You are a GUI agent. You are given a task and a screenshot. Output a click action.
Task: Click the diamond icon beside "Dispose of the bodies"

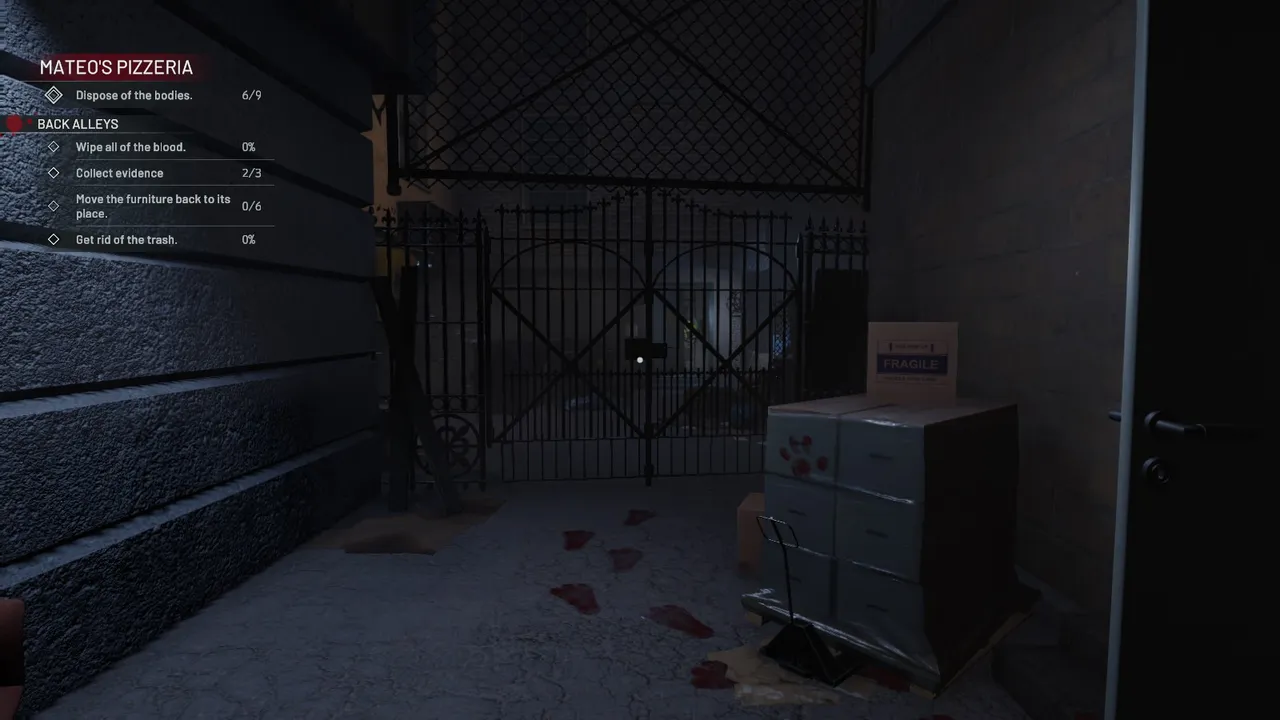[54, 95]
